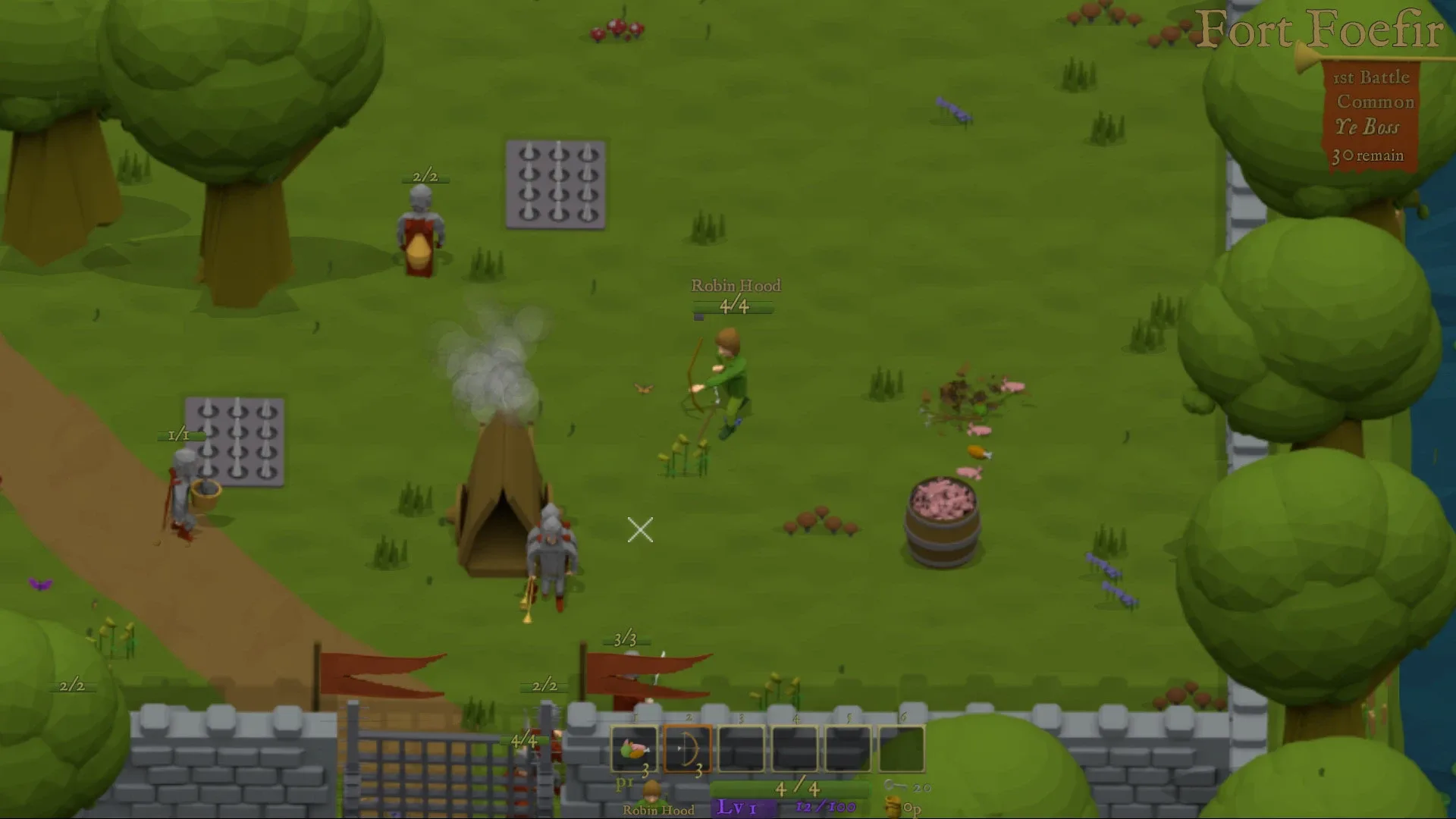The image size is (1456, 819).
Task: Select the bow in hotbar slot 2
Action: [686, 750]
